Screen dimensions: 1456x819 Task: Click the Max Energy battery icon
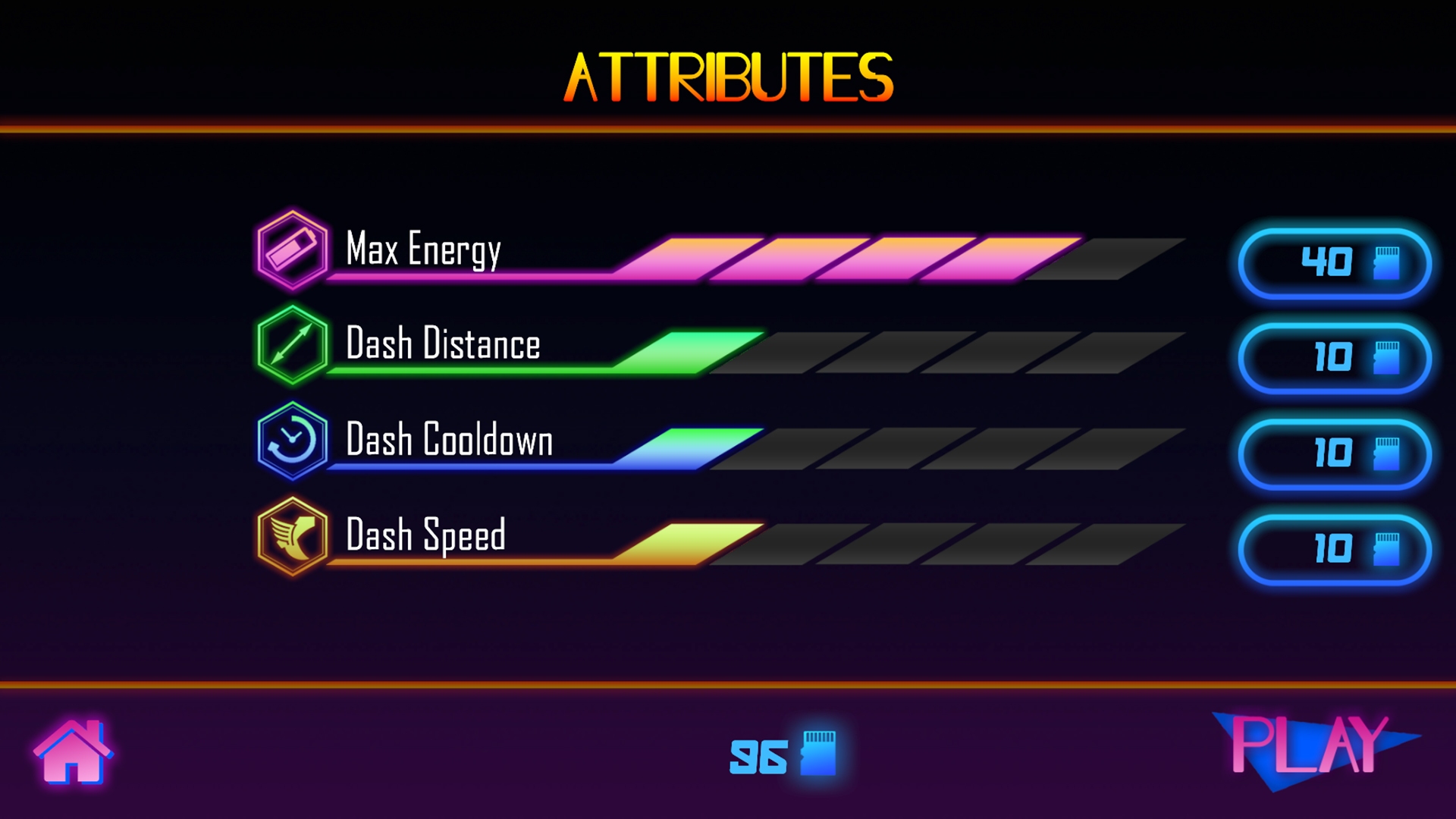[x=293, y=250]
